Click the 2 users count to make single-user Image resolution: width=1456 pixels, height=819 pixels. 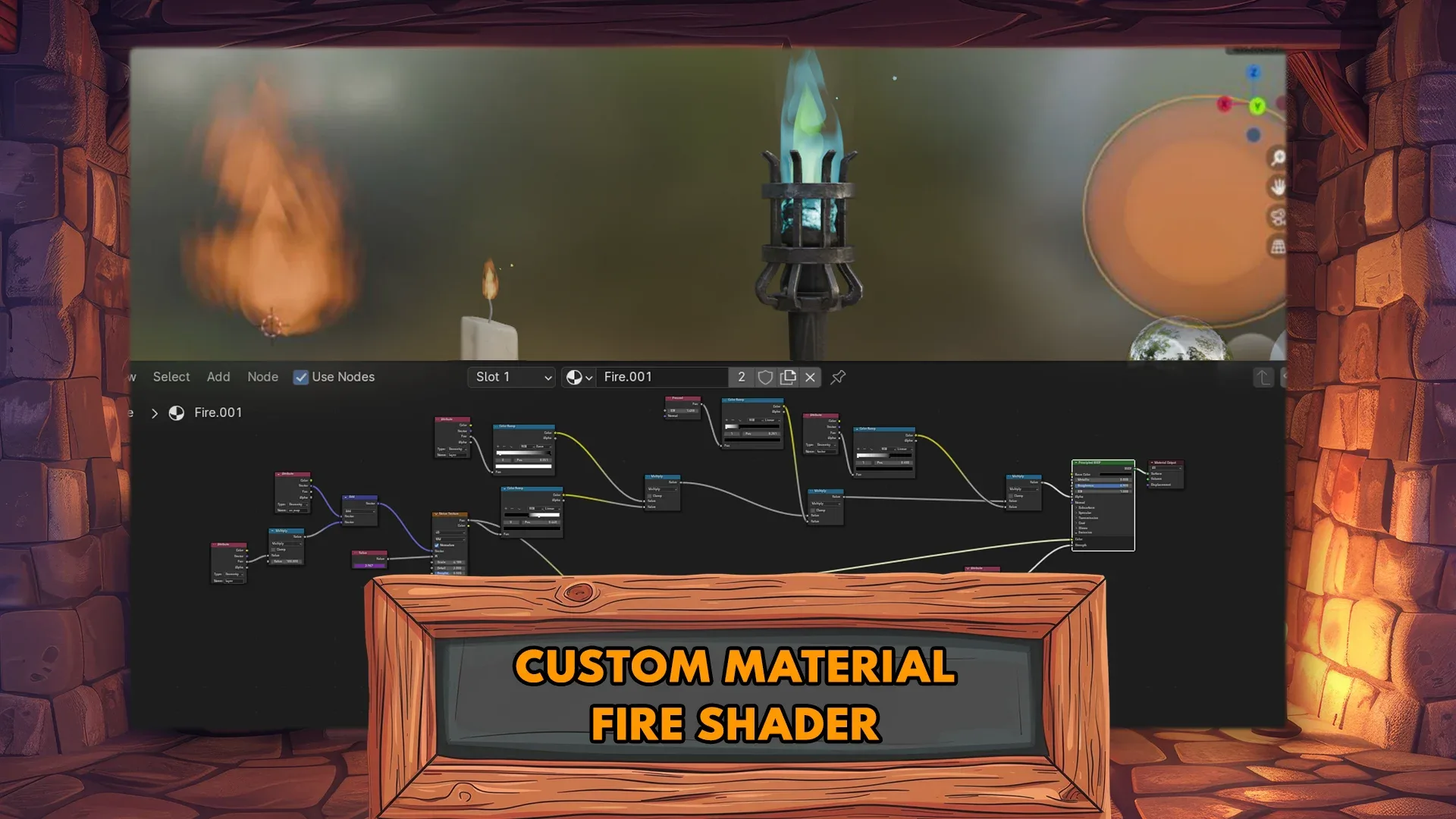[741, 377]
